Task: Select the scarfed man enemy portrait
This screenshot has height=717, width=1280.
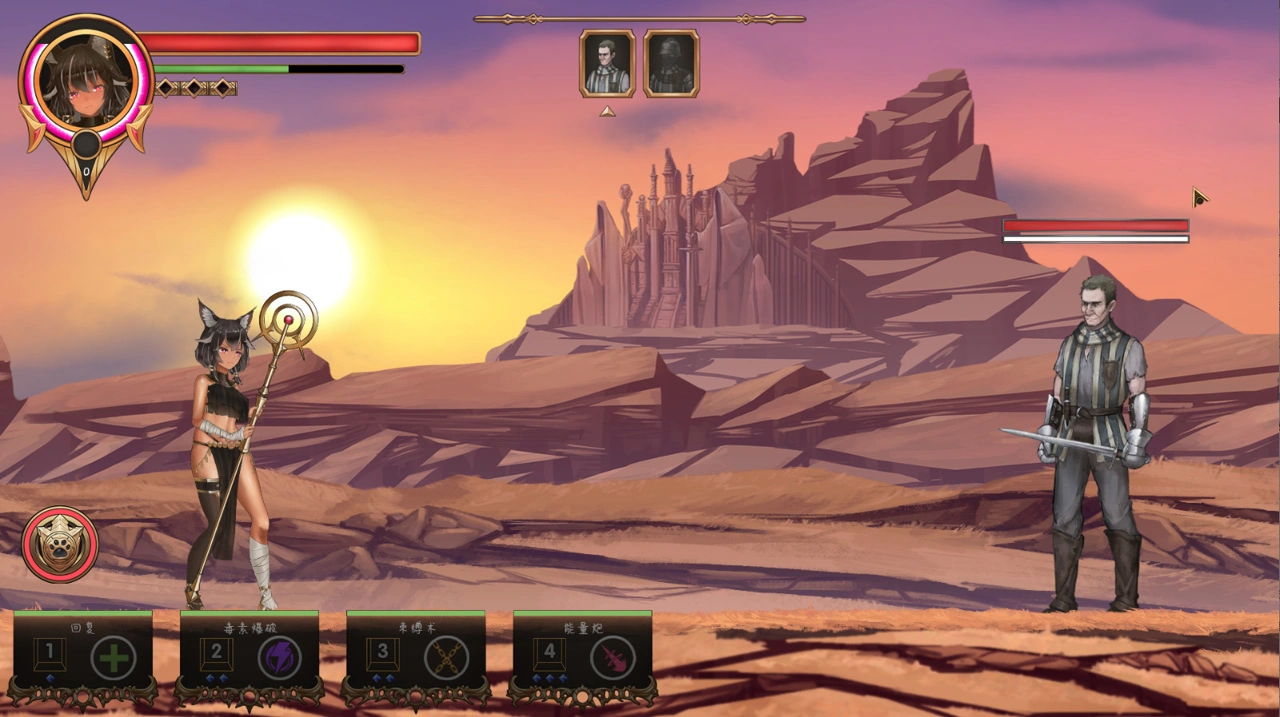Action: (607, 64)
